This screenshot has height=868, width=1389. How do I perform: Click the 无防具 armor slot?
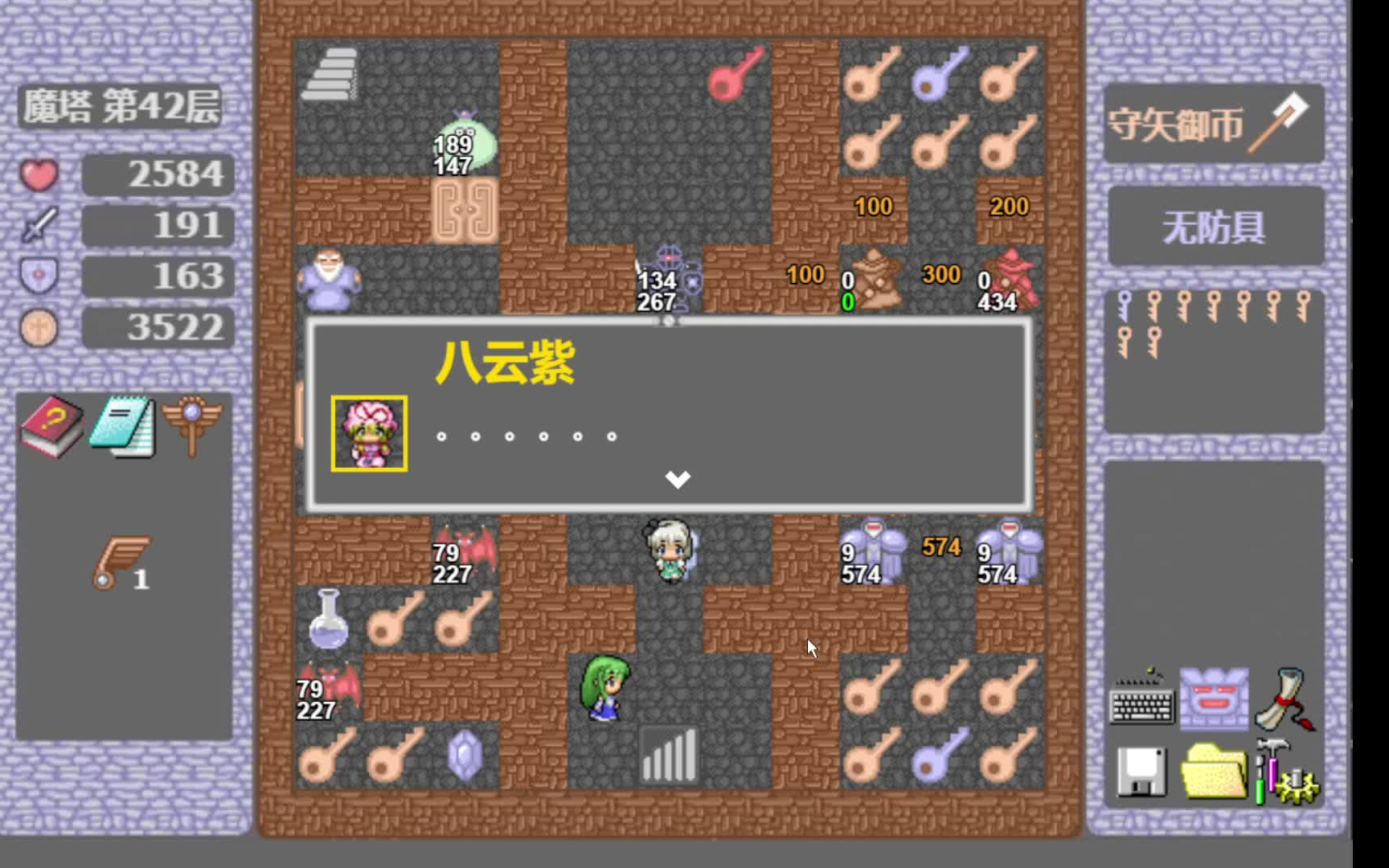1215,226
